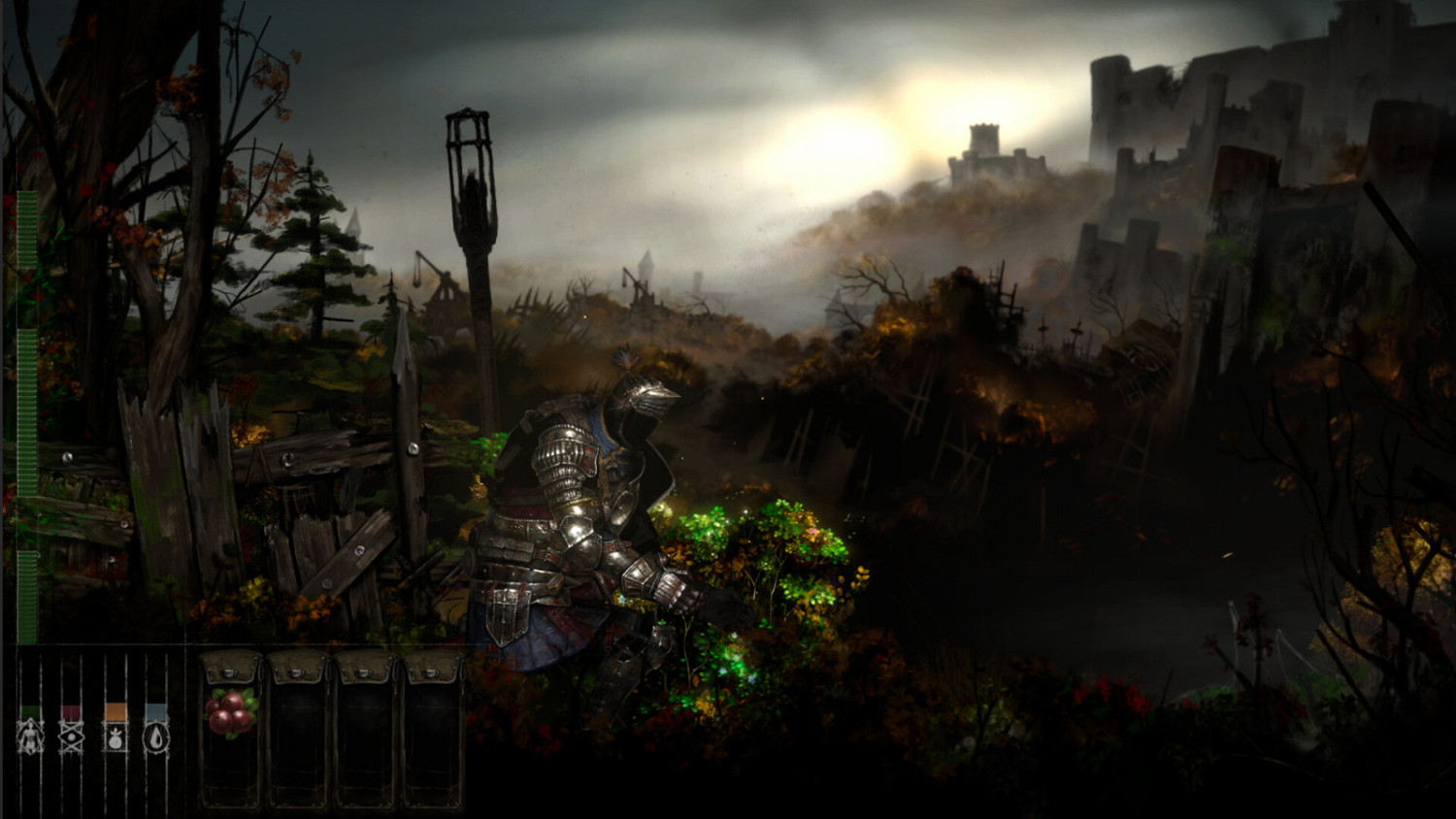Image resolution: width=1456 pixels, height=819 pixels.
Task: Select the fruit-shaped hunger stat icon
Action: click(x=116, y=739)
